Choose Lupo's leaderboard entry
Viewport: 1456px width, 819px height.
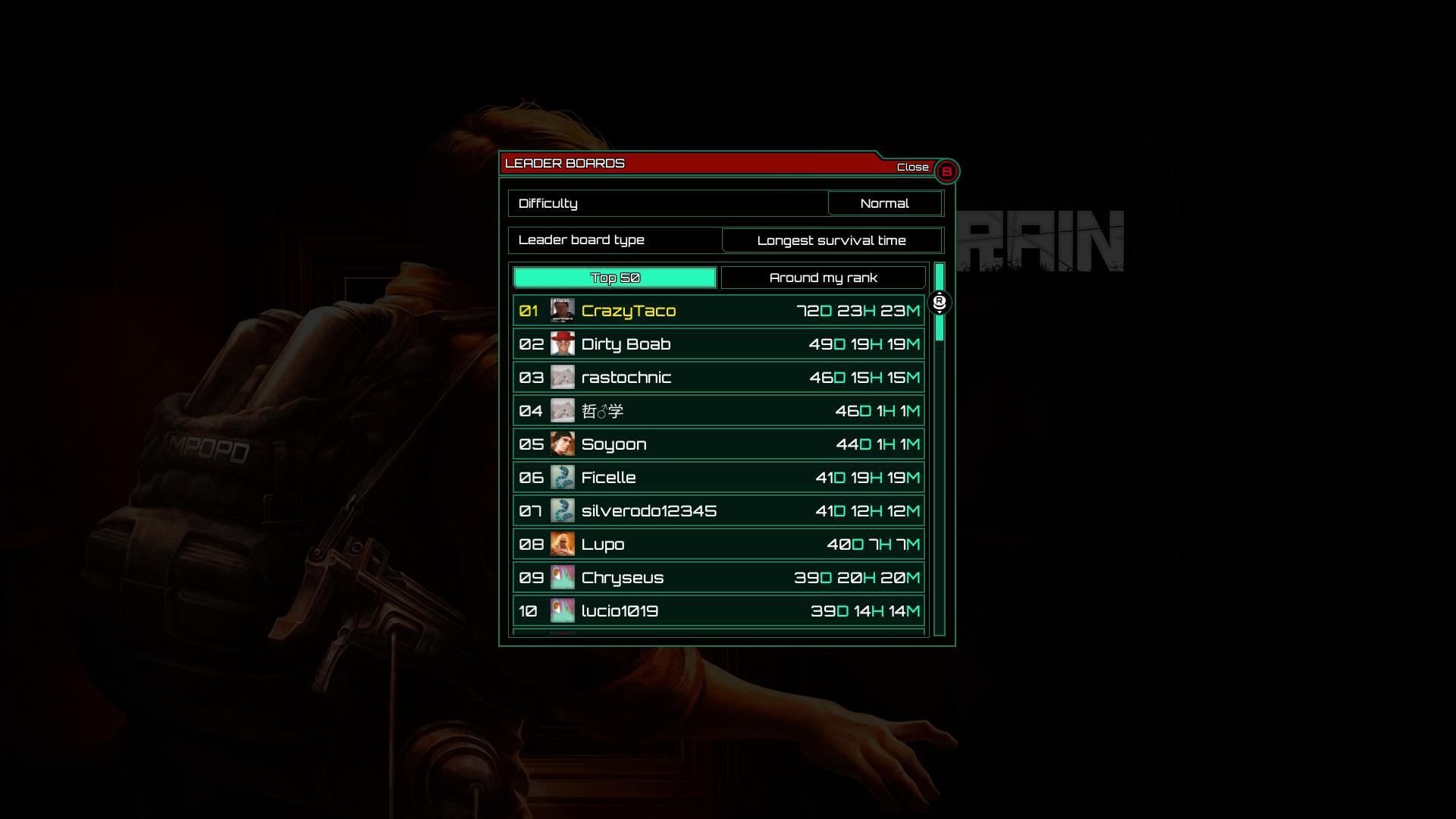[x=718, y=544]
